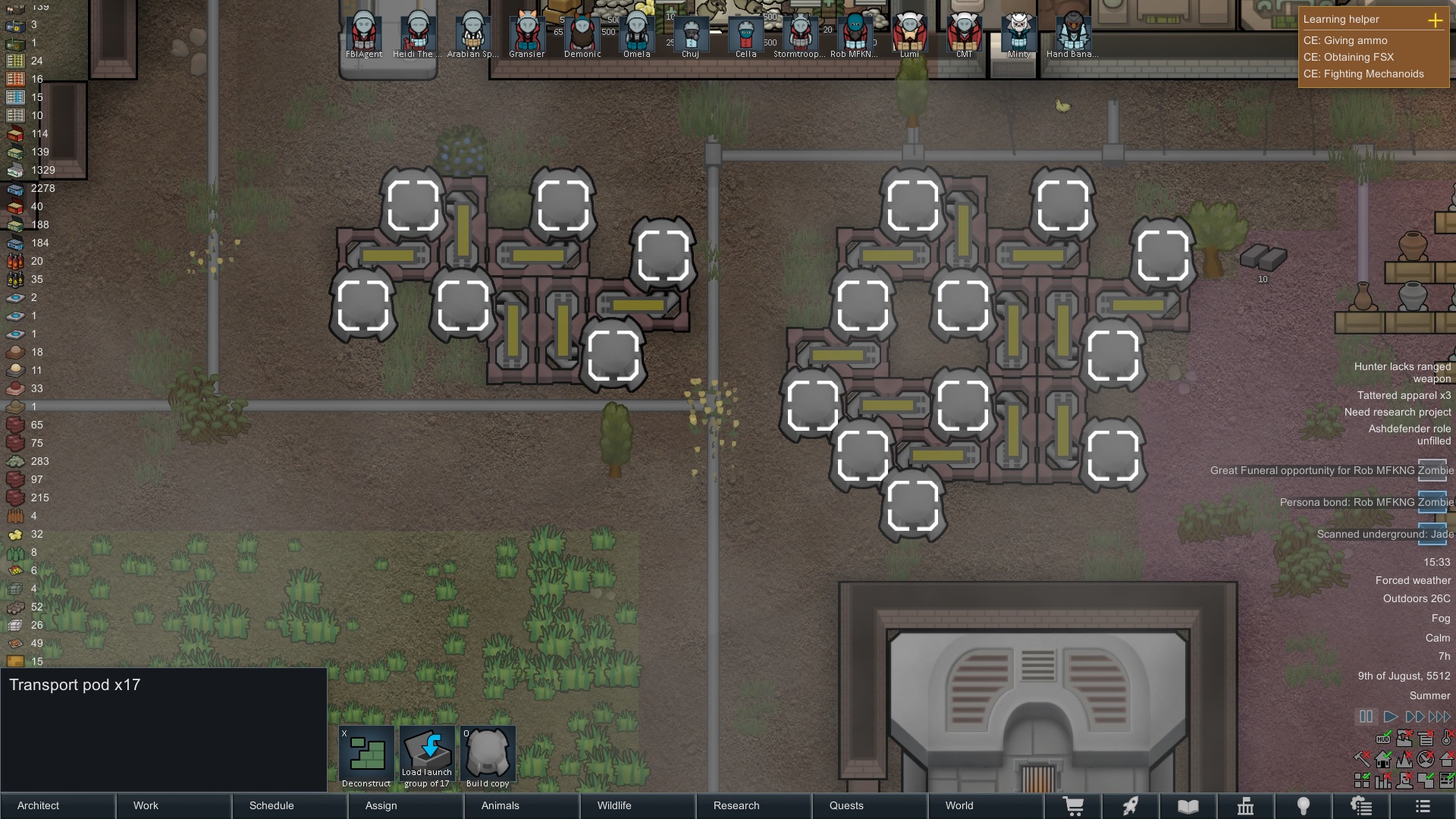Click the CE: Giving ammo learning link

1345,41
